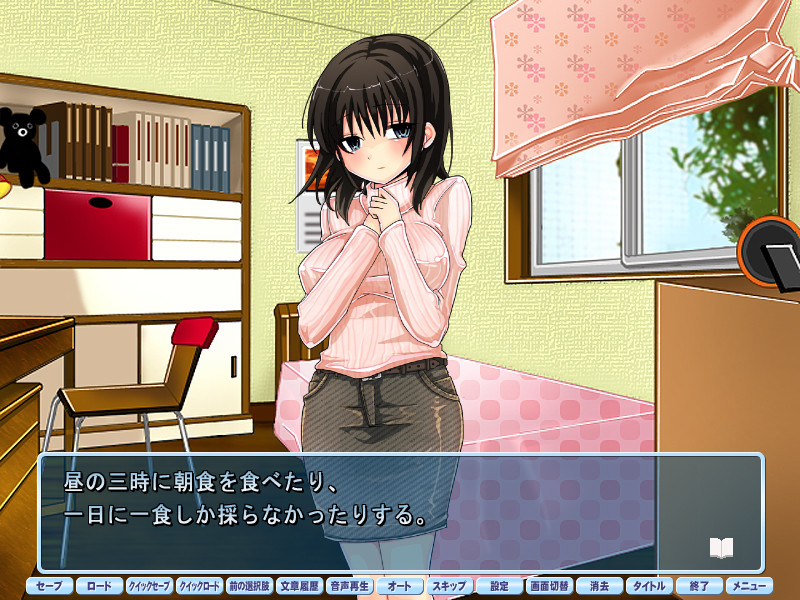This screenshot has width=800, height=600.
Task: Go back to タイトル (Title) screen
Action: pos(649,586)
